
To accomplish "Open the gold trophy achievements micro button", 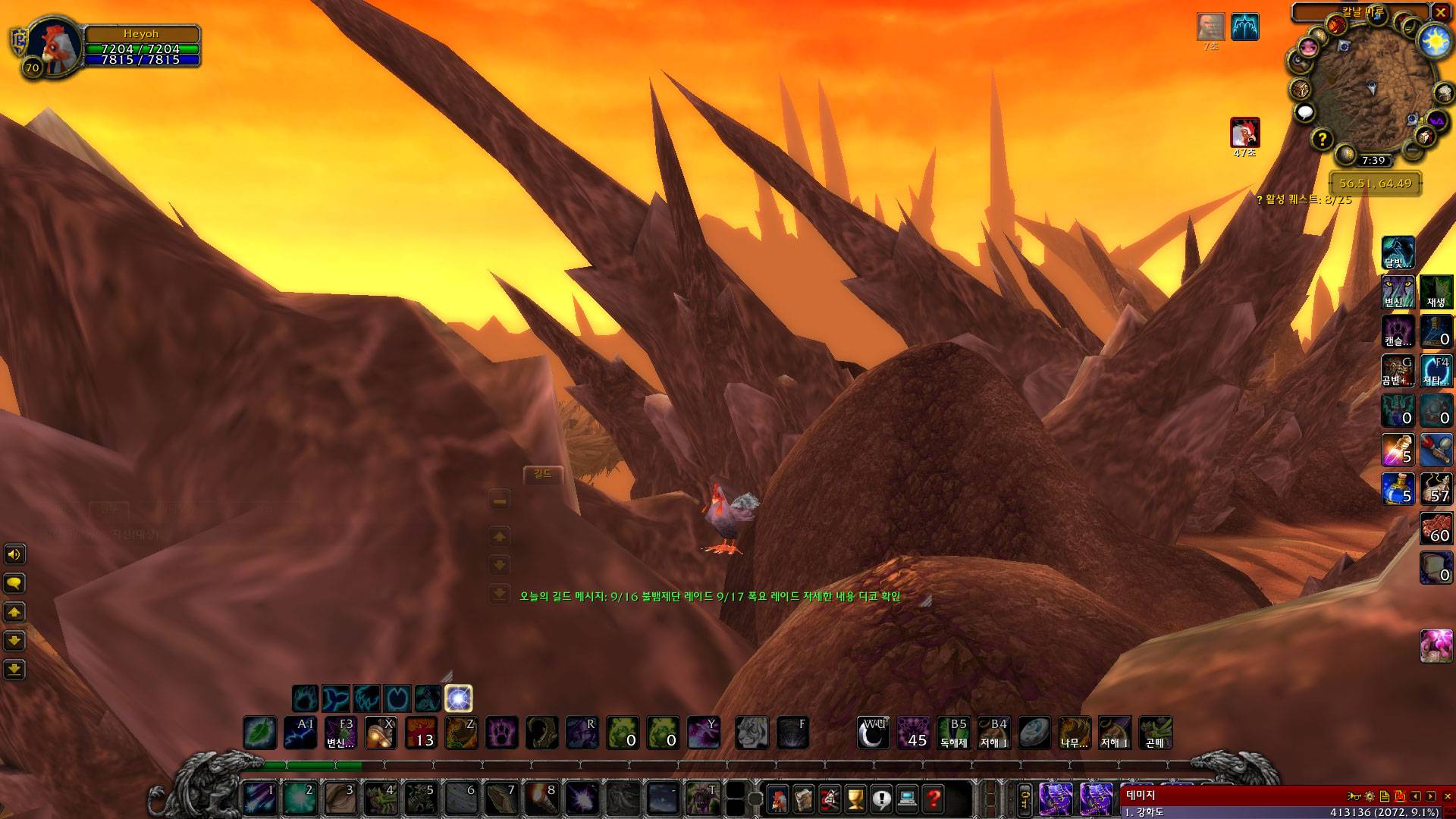I will click(855, 798).
